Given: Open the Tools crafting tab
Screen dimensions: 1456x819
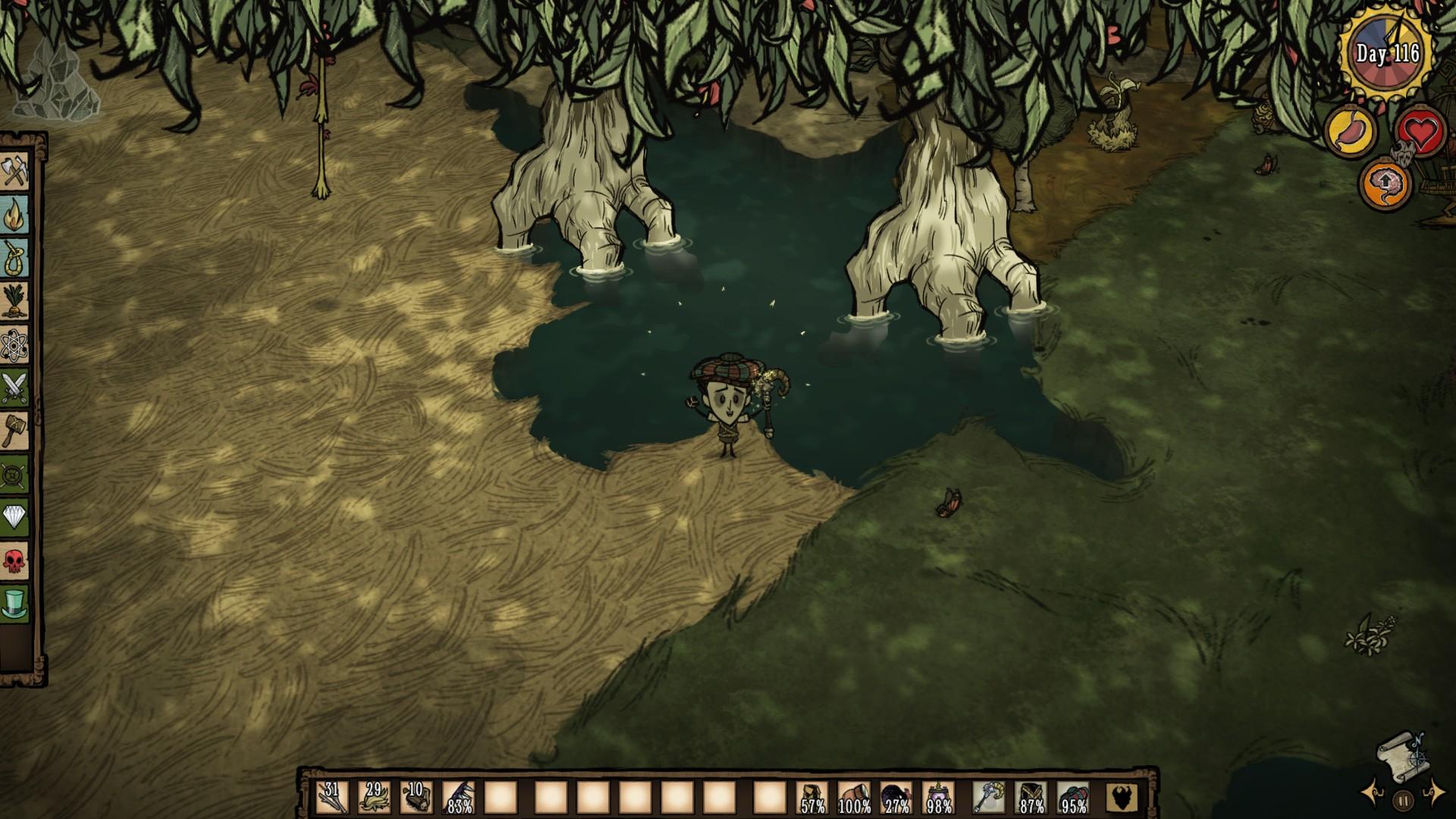Looking at the screenshot, I should 15,171.
